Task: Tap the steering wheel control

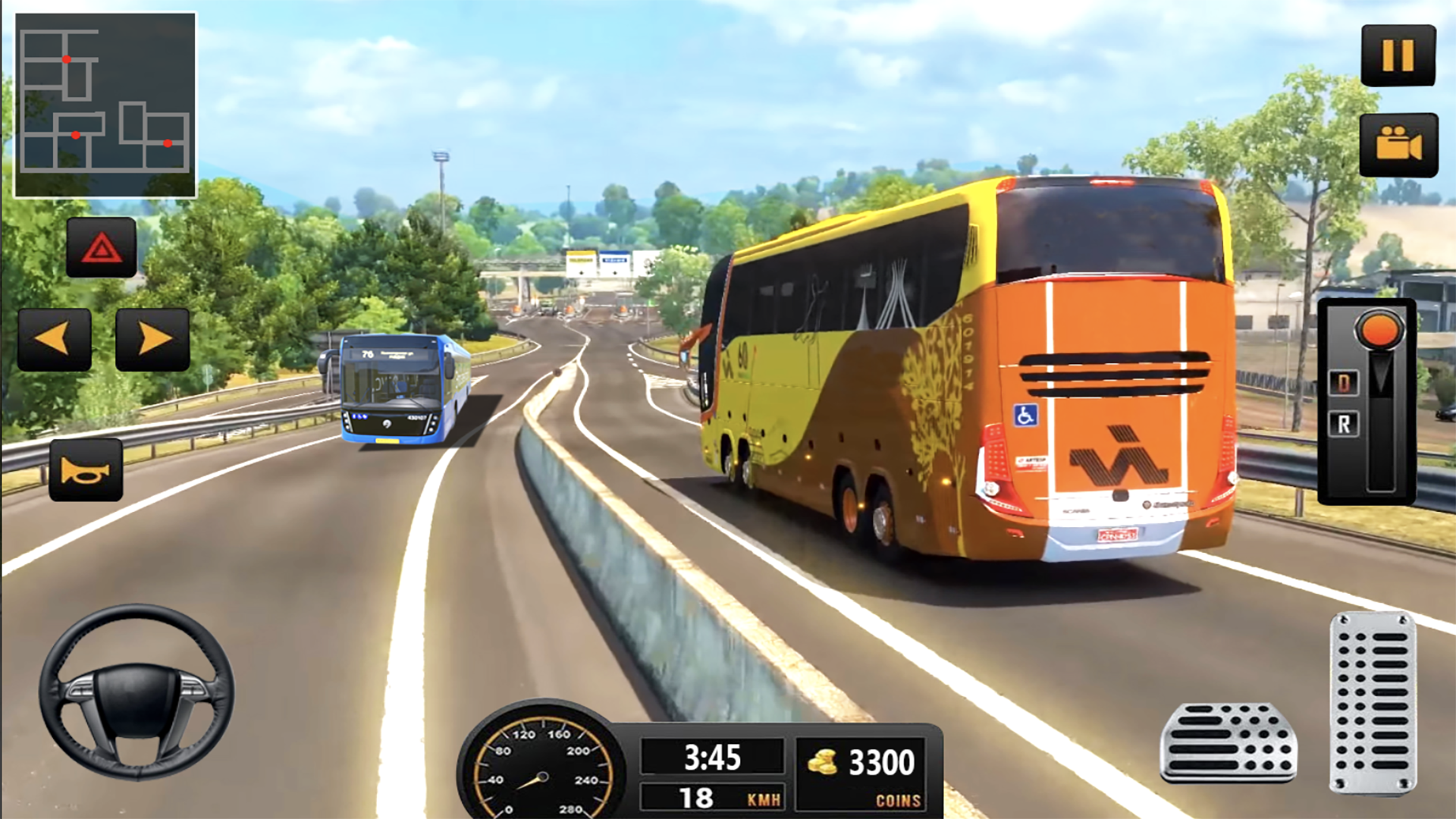Action: pyautogui.click(x=136, y=692)
